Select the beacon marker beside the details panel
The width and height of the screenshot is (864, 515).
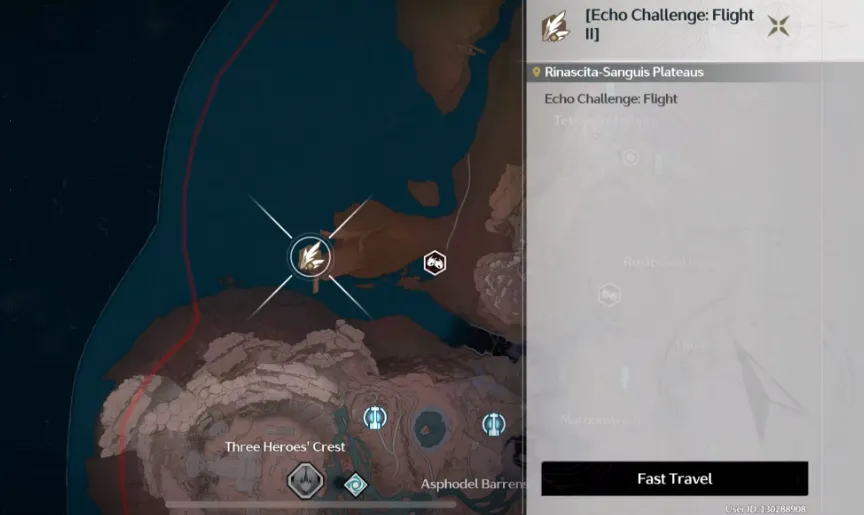(493, 424)
